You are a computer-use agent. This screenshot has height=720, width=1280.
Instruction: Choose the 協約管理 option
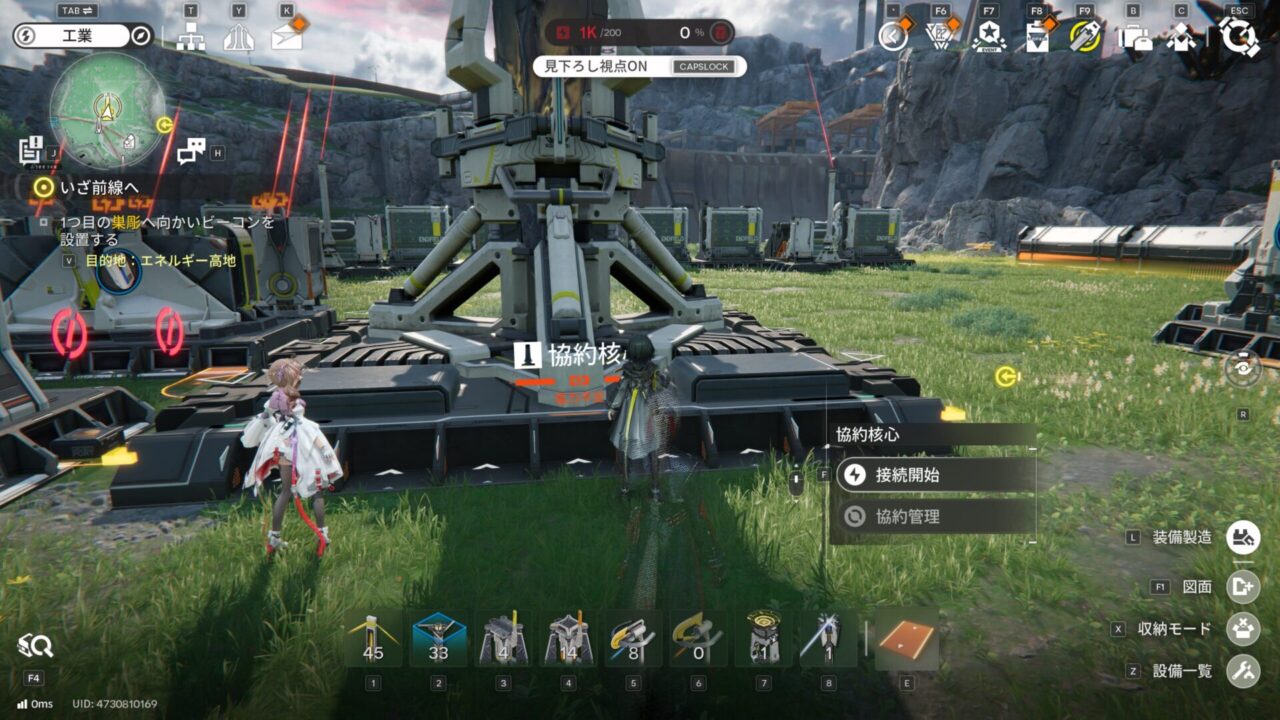click(x=932, y=517)
